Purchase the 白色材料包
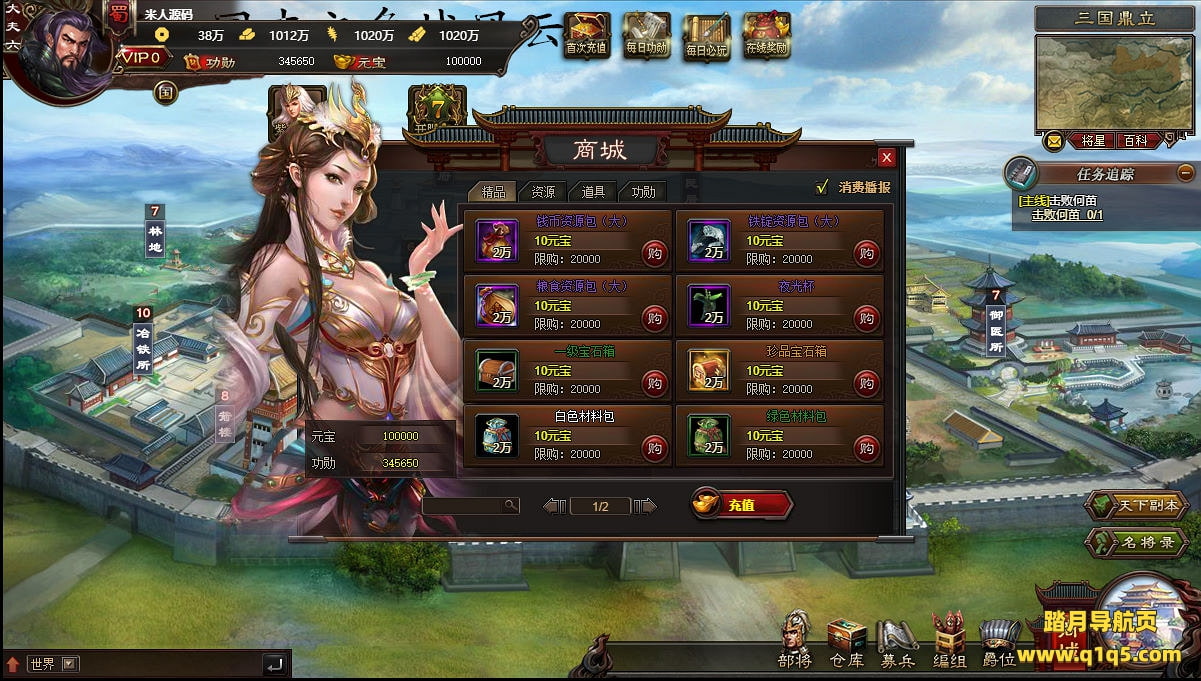The image size is (1201, 681). 654,447
